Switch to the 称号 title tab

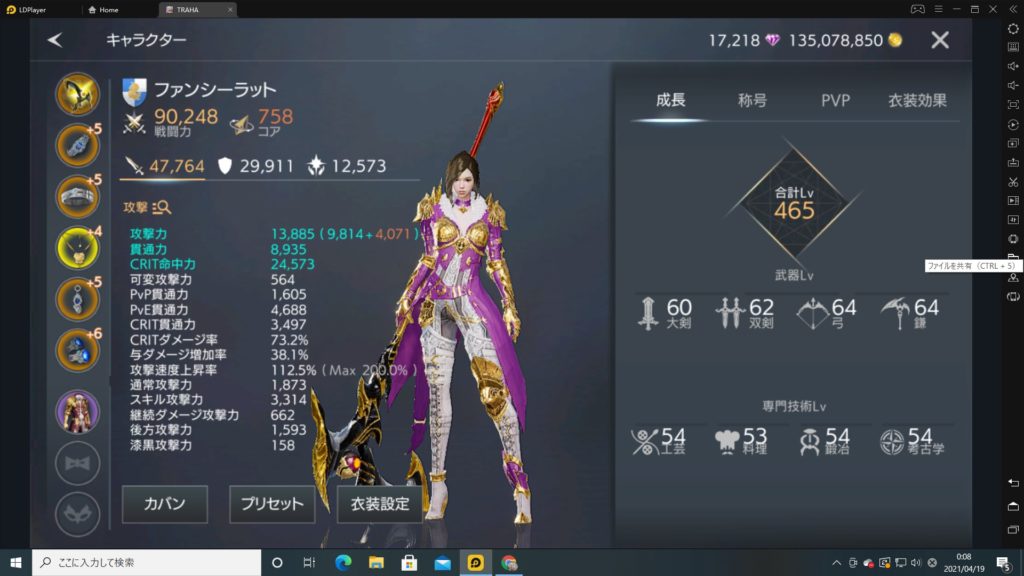tap(752, 100)
